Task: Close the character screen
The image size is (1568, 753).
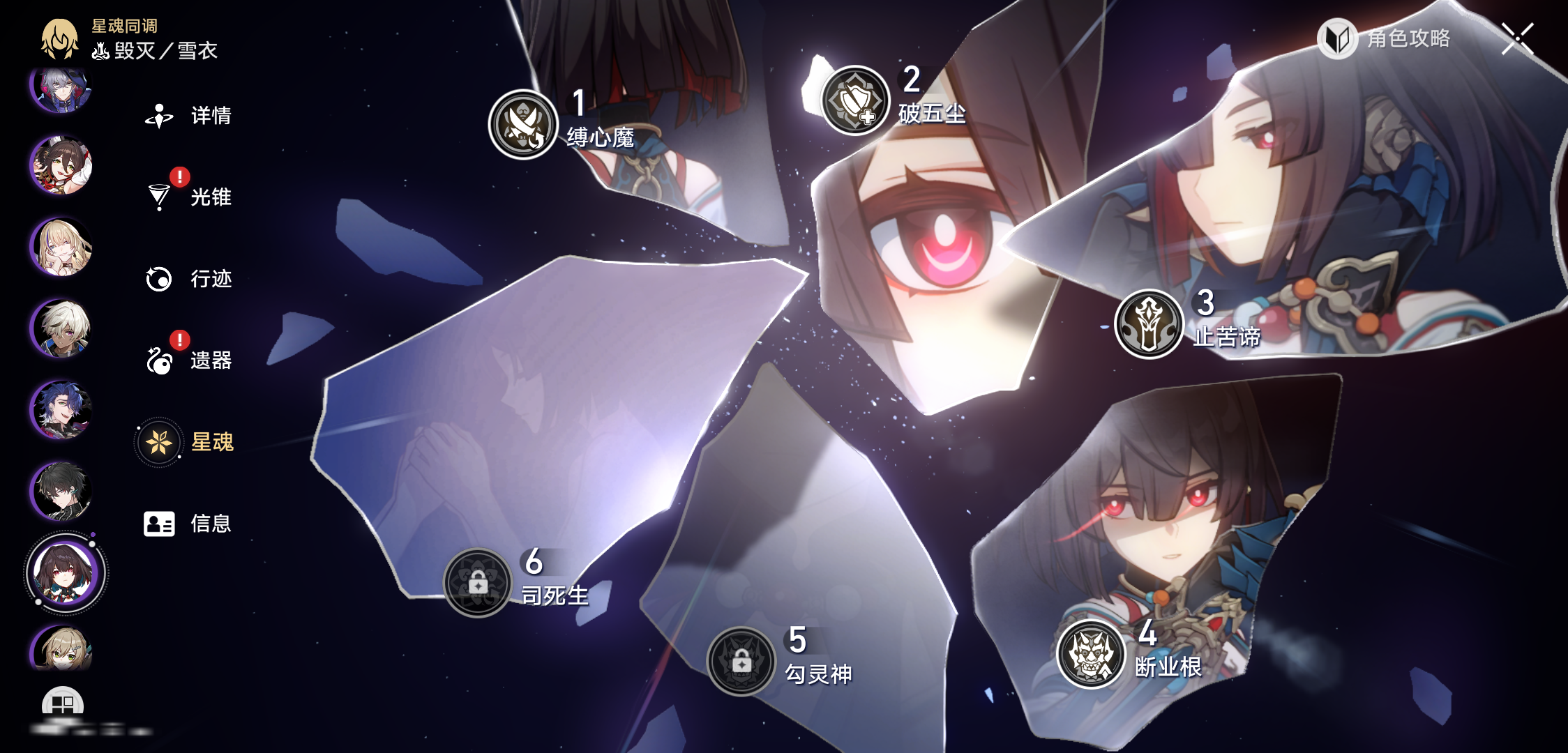Action: [1518, 38]
